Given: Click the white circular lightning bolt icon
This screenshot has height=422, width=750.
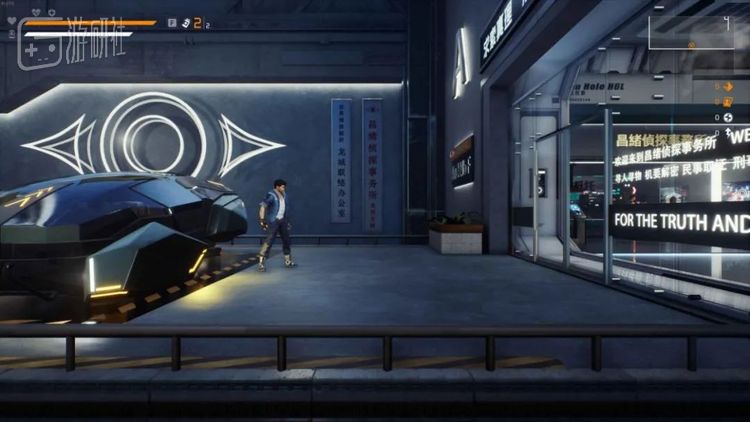Looking at the screenshot, I should [x=727, y=118].
